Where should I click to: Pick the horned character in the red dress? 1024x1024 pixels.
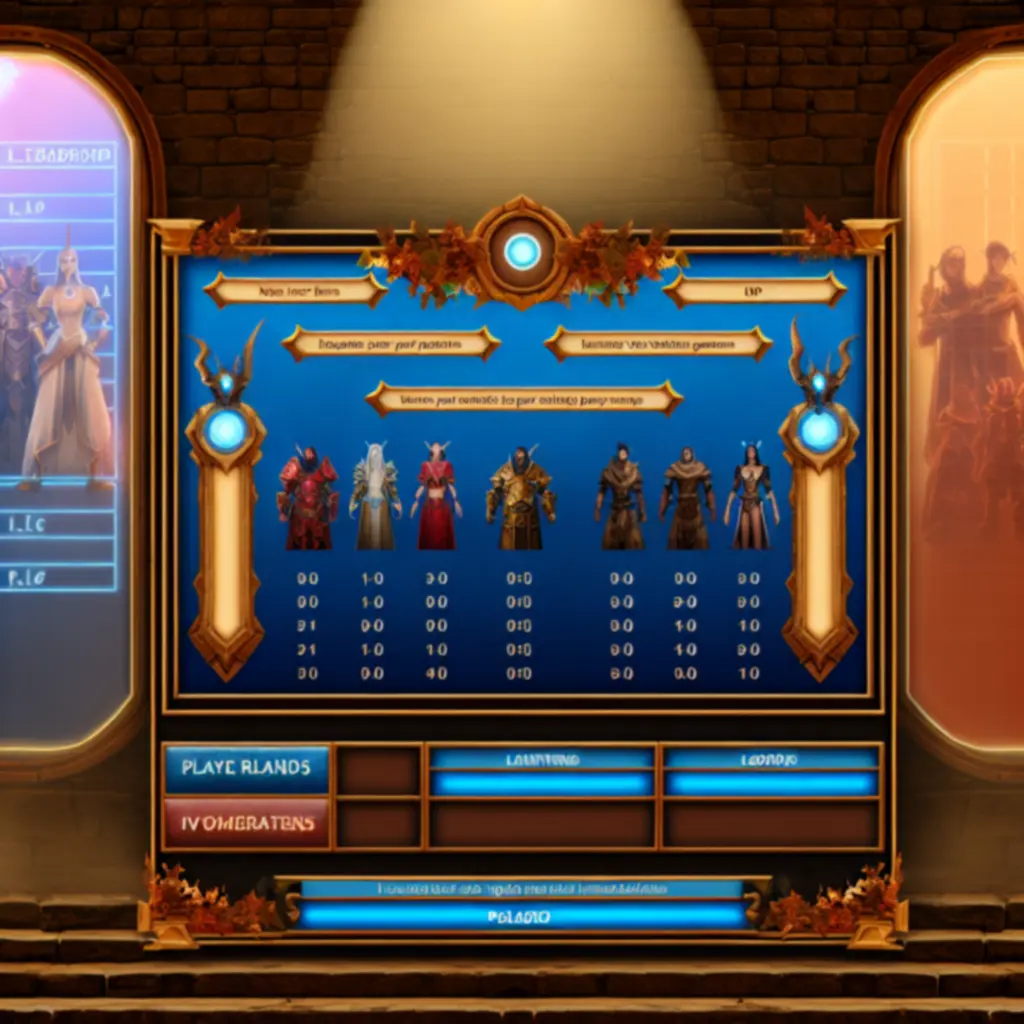437,496
